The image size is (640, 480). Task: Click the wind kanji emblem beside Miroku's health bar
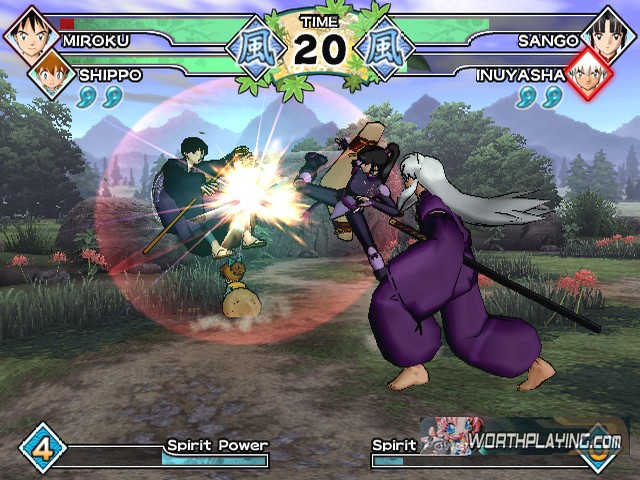pos(250,48)
